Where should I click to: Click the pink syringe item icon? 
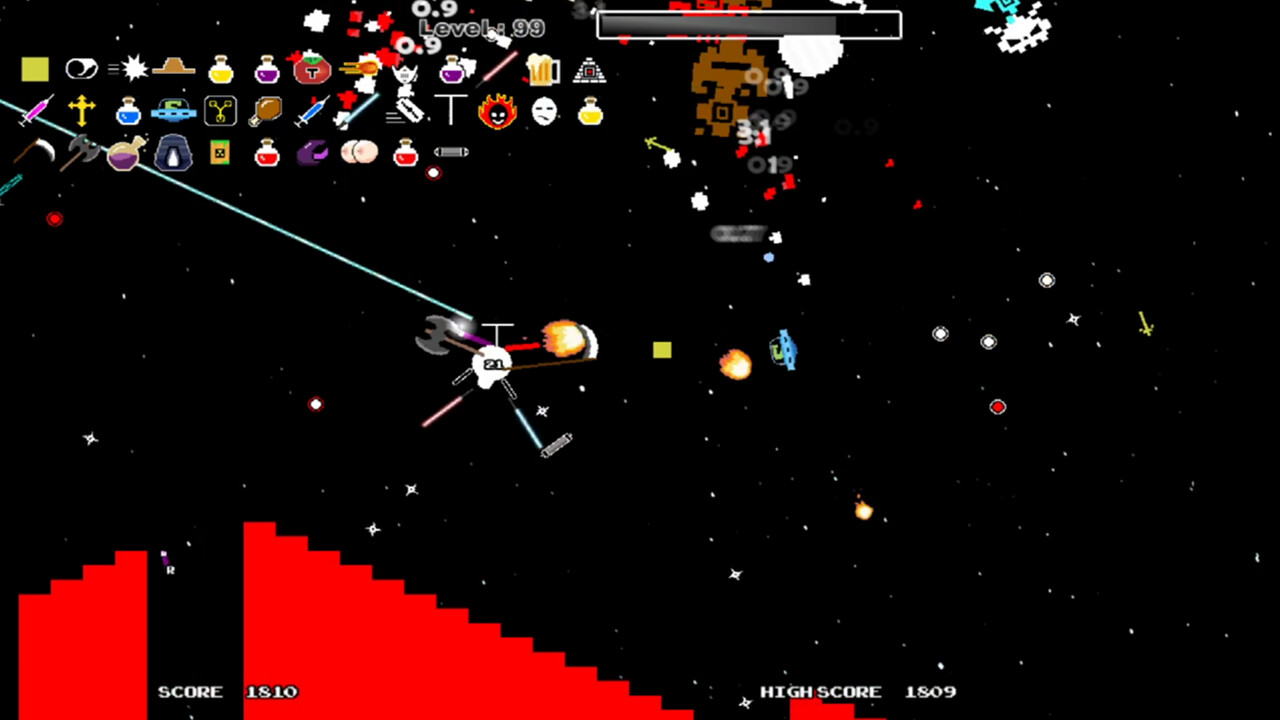coord(36,112)
